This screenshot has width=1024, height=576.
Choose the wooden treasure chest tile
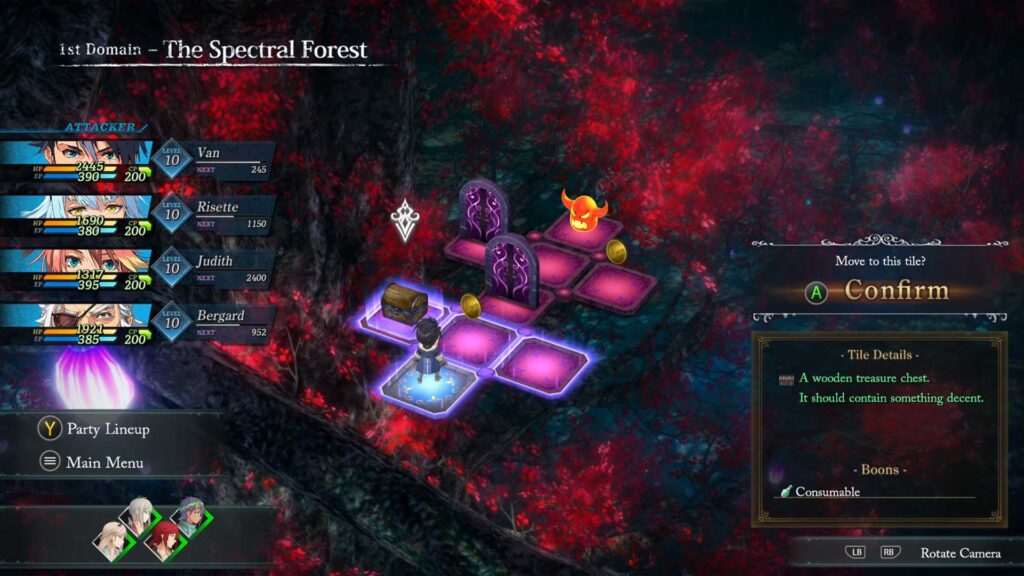click(405, 302)
